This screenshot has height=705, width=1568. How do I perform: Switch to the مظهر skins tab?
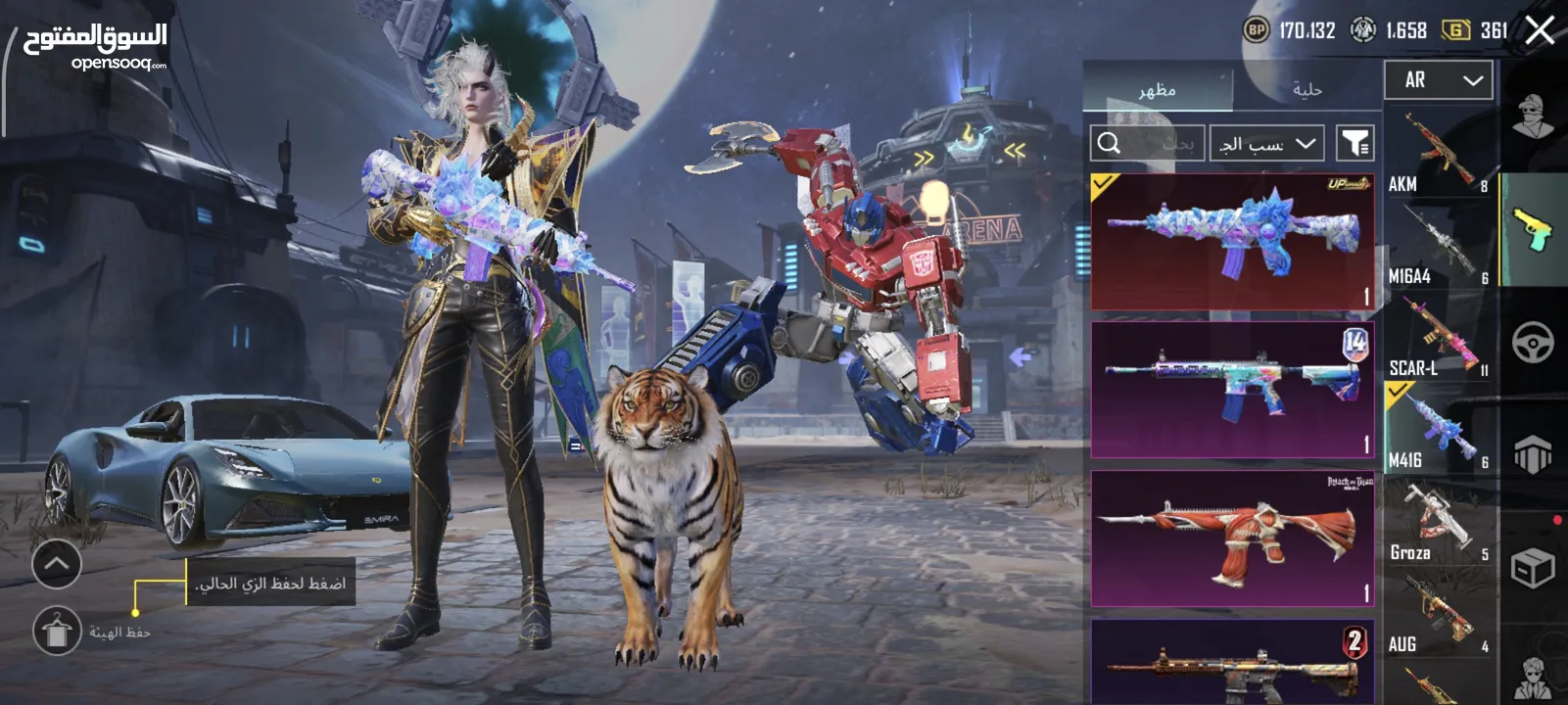click(x=1157, y=89)
